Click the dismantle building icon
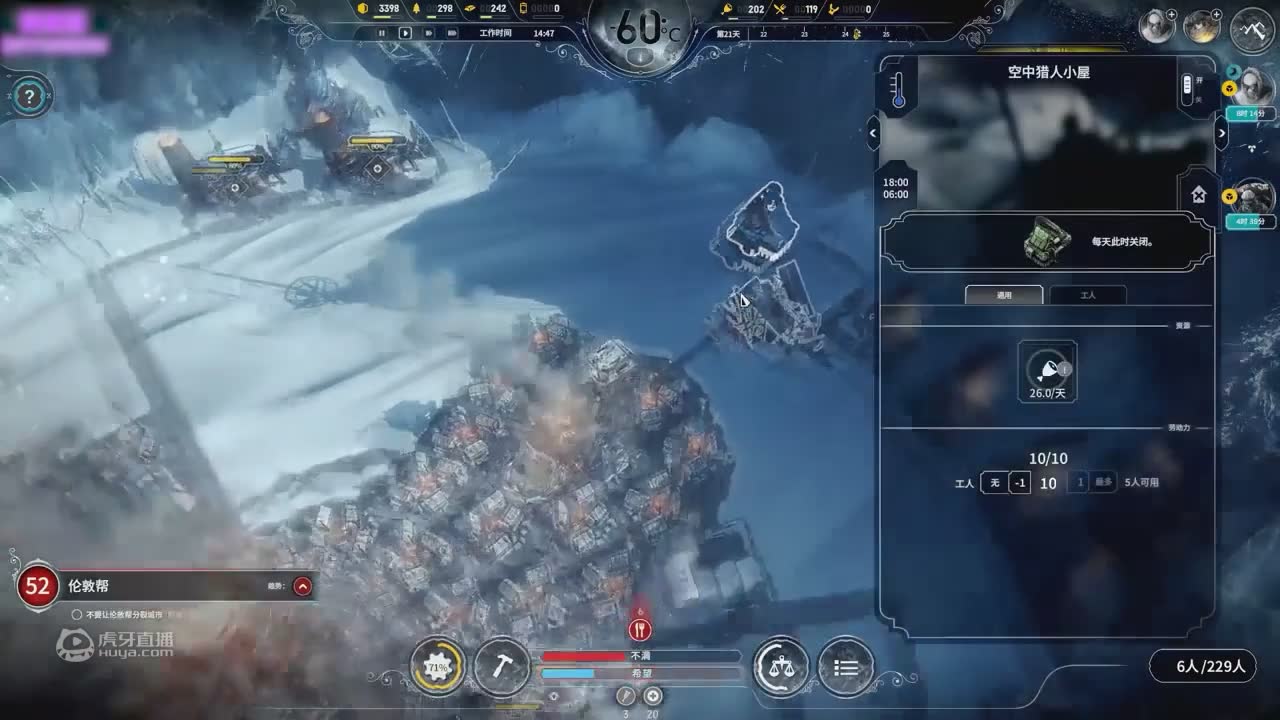The height and width of the screenshot is (720, 1280). click(x=1198, y=194)
